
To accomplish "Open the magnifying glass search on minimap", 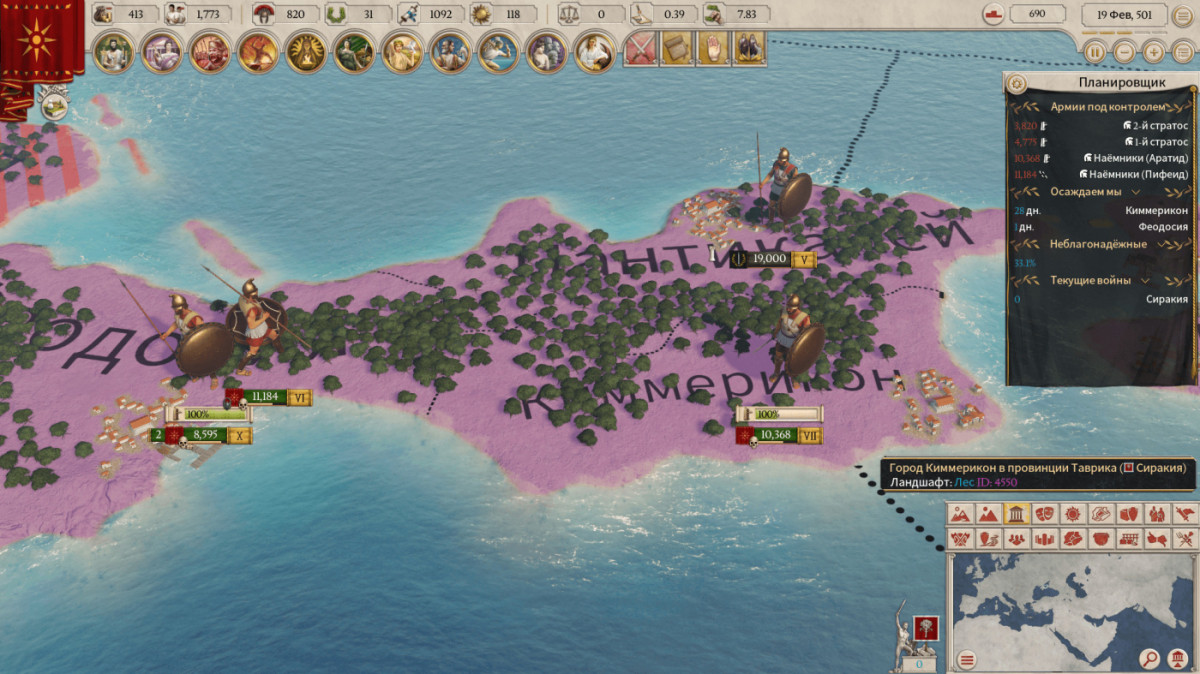I will 1150,659.
